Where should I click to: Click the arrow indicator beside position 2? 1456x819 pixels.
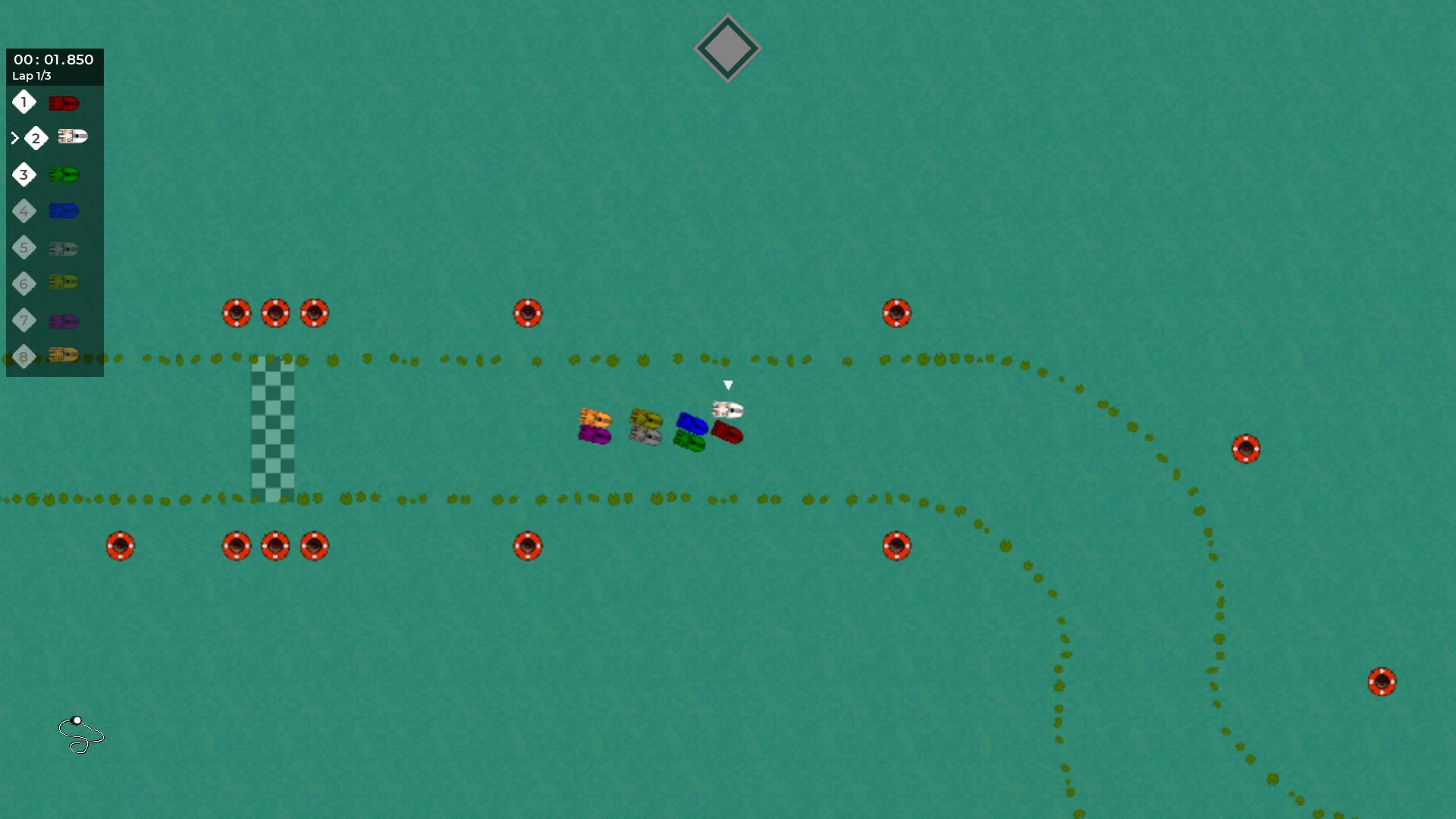pos(14,137)
